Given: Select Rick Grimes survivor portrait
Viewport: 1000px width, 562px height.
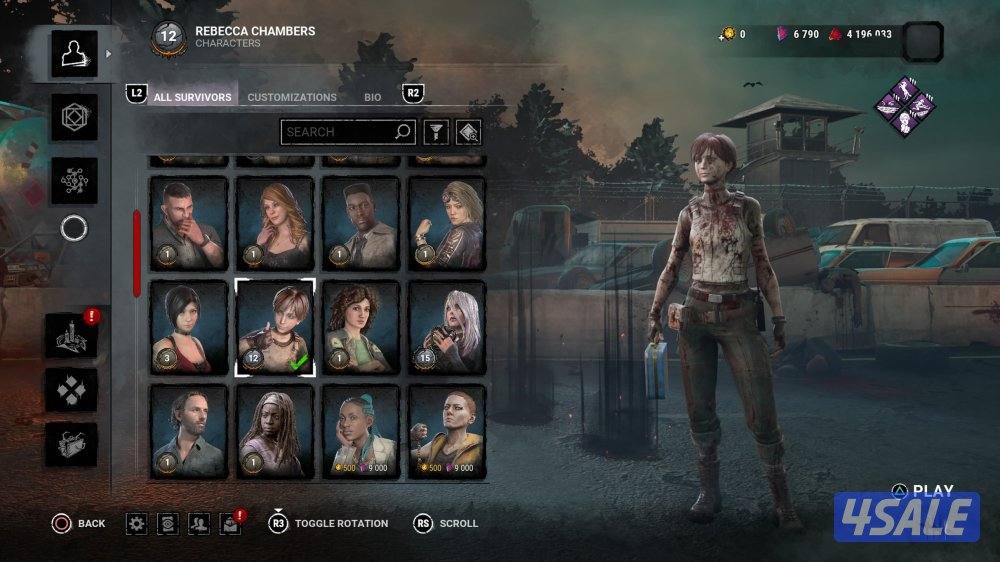Looking at the screenshot, I should [189, 431].
